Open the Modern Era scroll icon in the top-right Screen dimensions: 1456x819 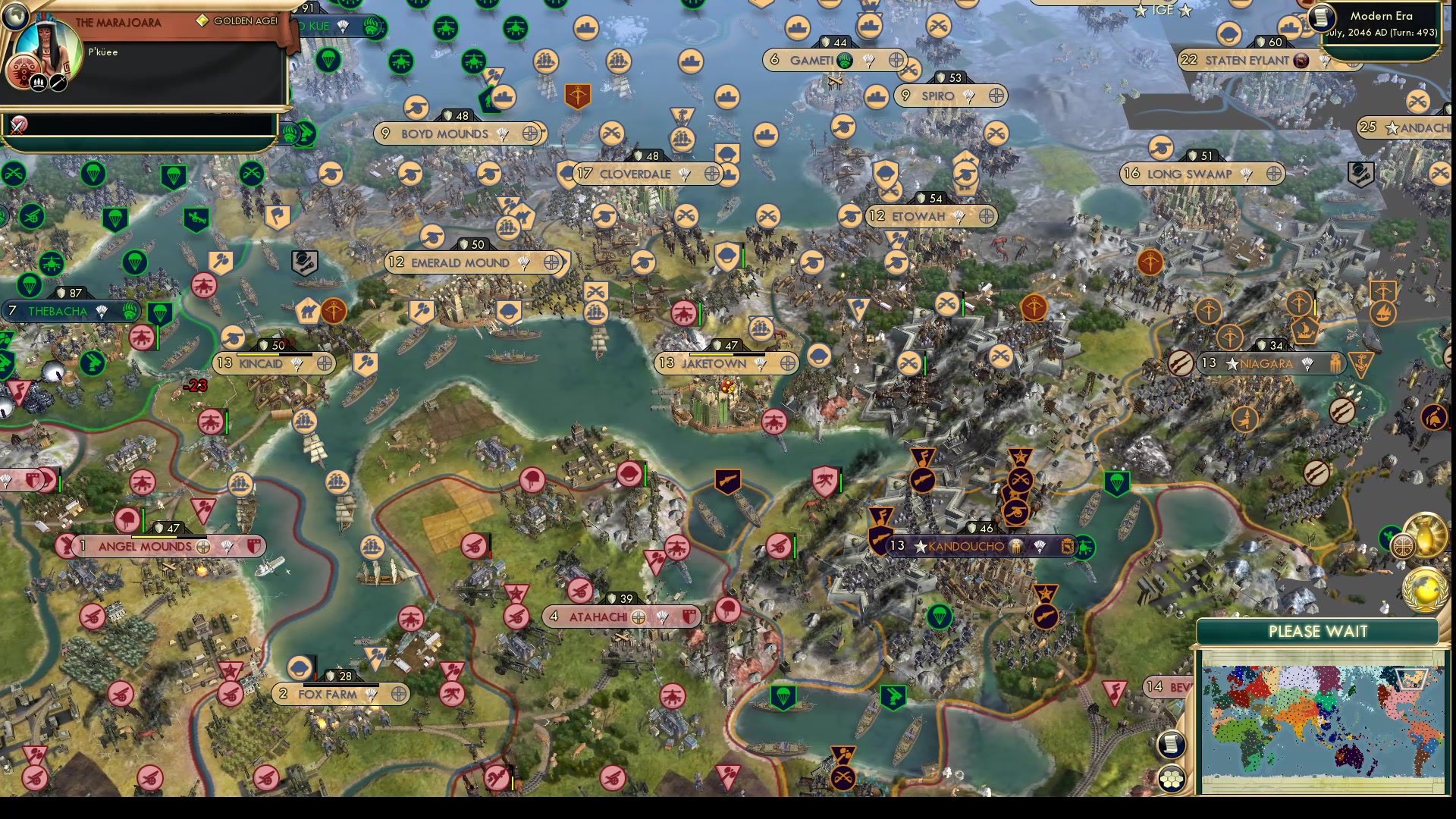point(1321,18)
